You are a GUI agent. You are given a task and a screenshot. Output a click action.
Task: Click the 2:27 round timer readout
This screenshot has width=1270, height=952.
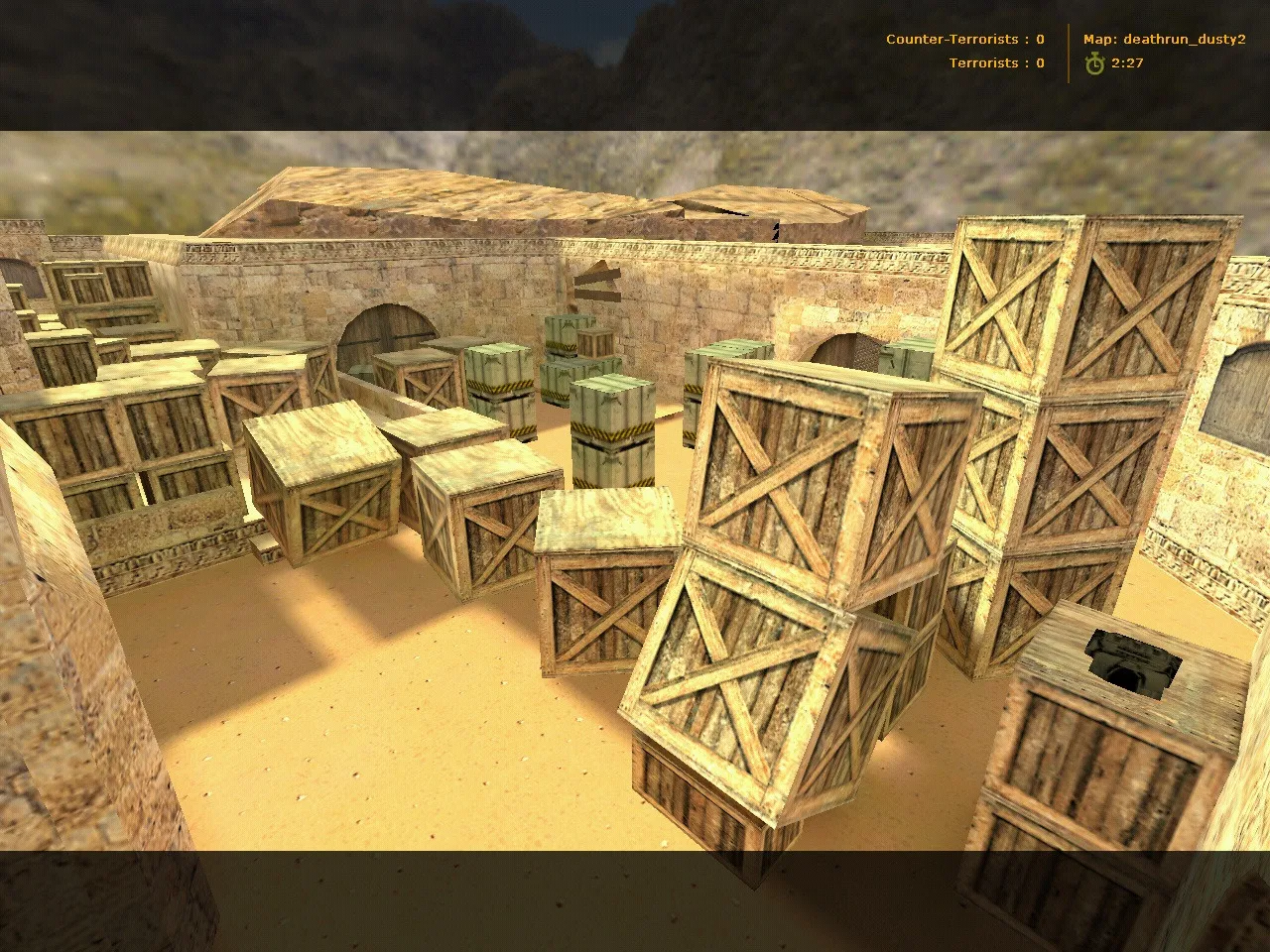(1127, 63)
